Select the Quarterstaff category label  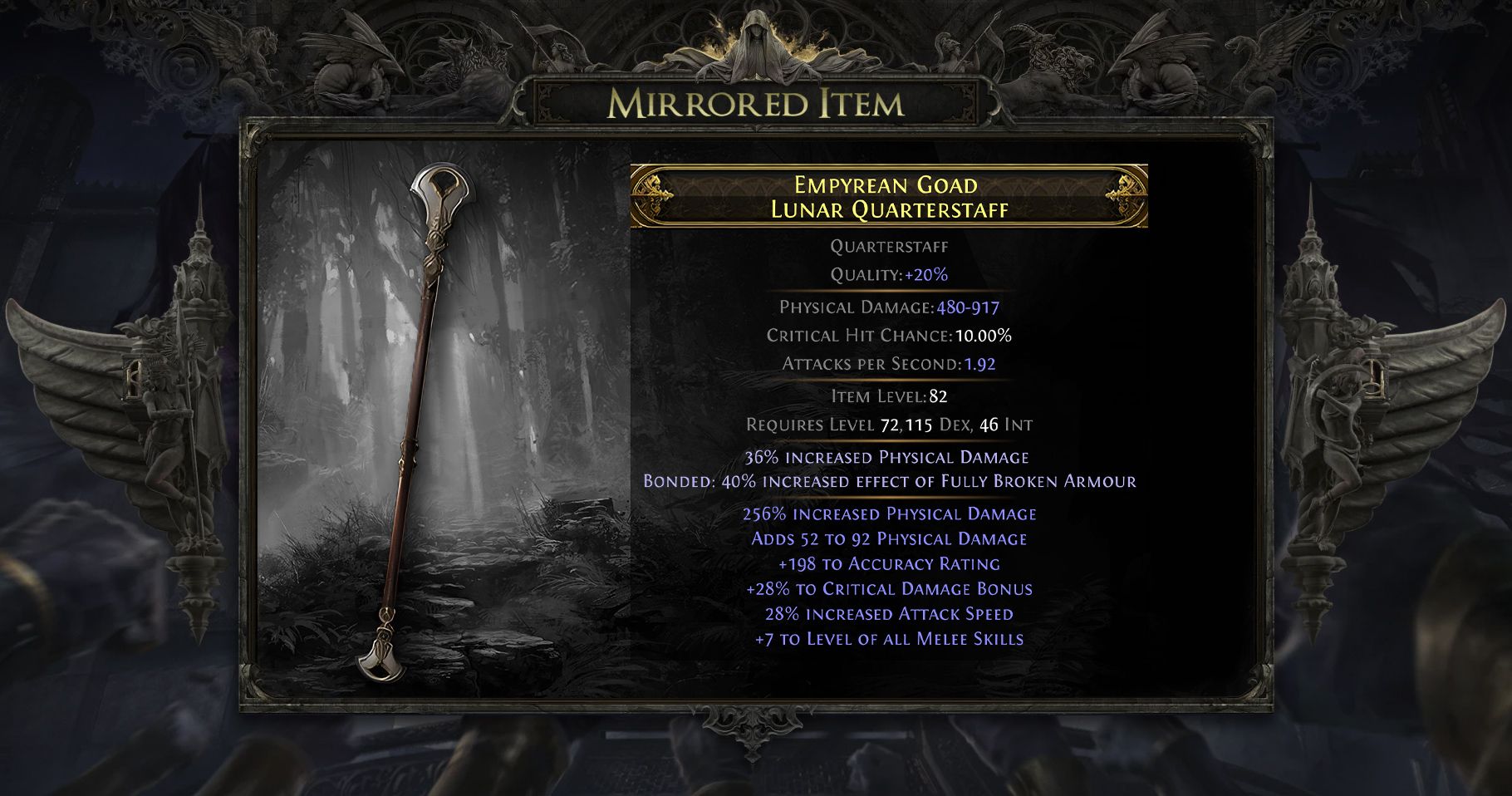pos(890,246)
